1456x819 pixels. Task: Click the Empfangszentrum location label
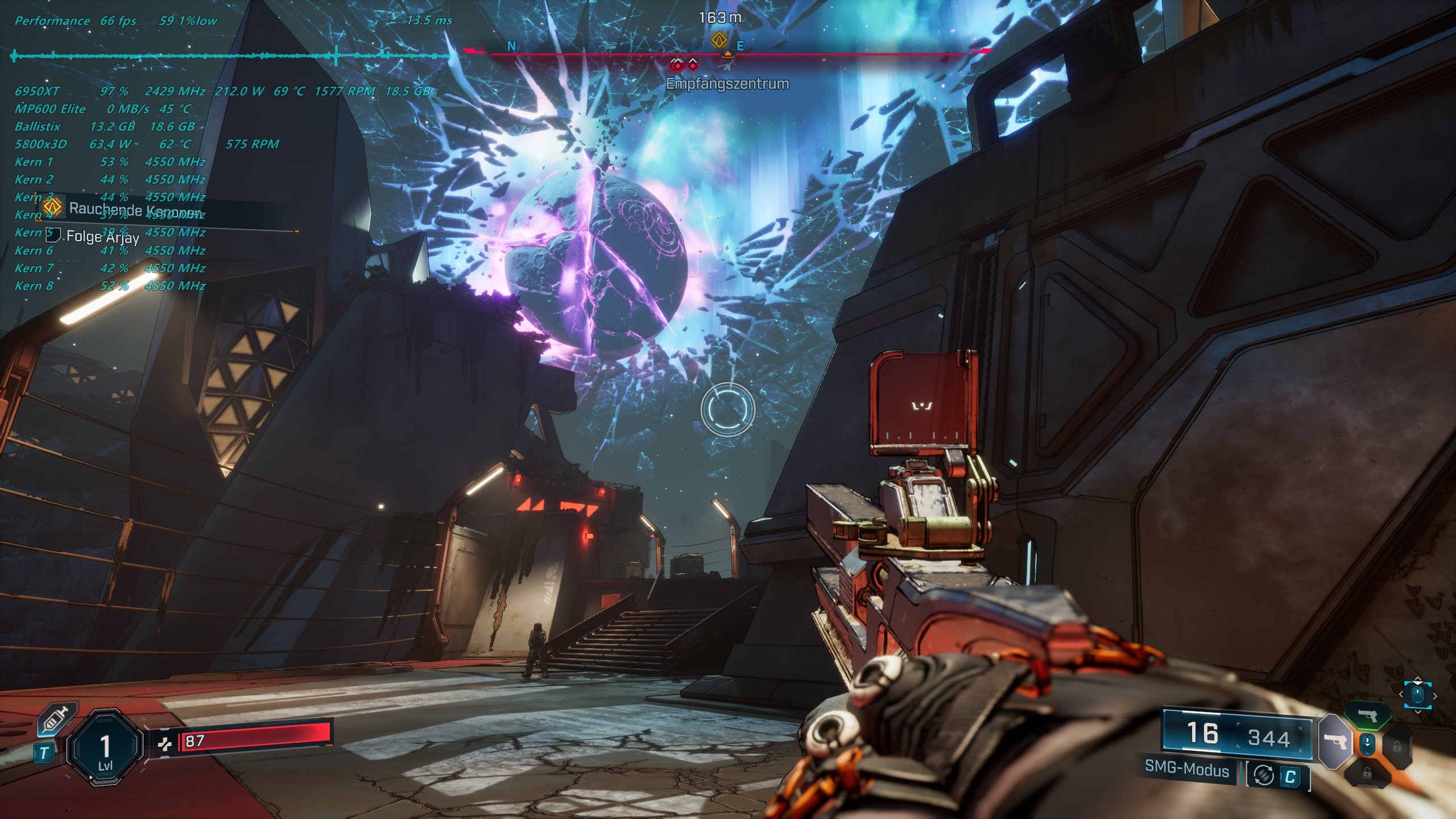click(727, 84)
